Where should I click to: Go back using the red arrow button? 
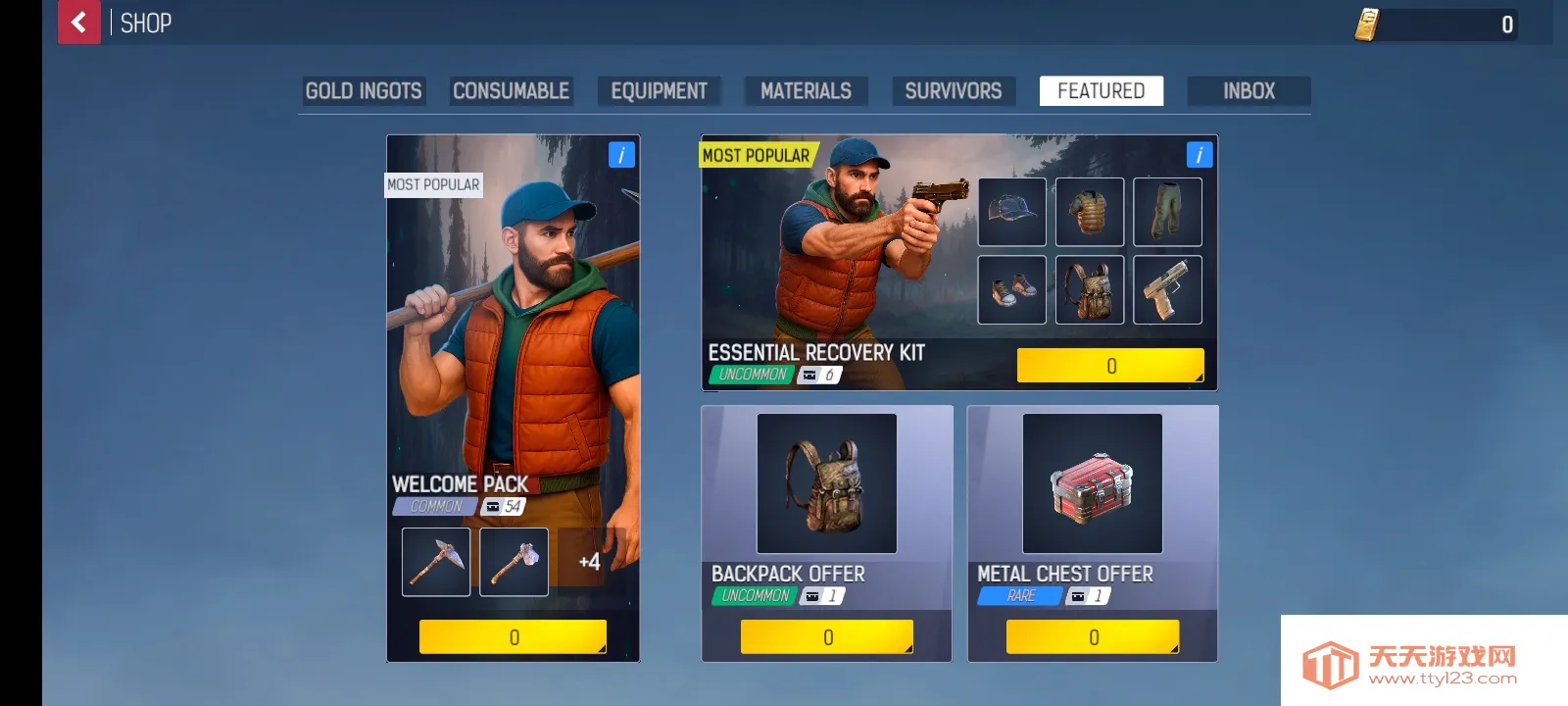(x=79, y=23)
